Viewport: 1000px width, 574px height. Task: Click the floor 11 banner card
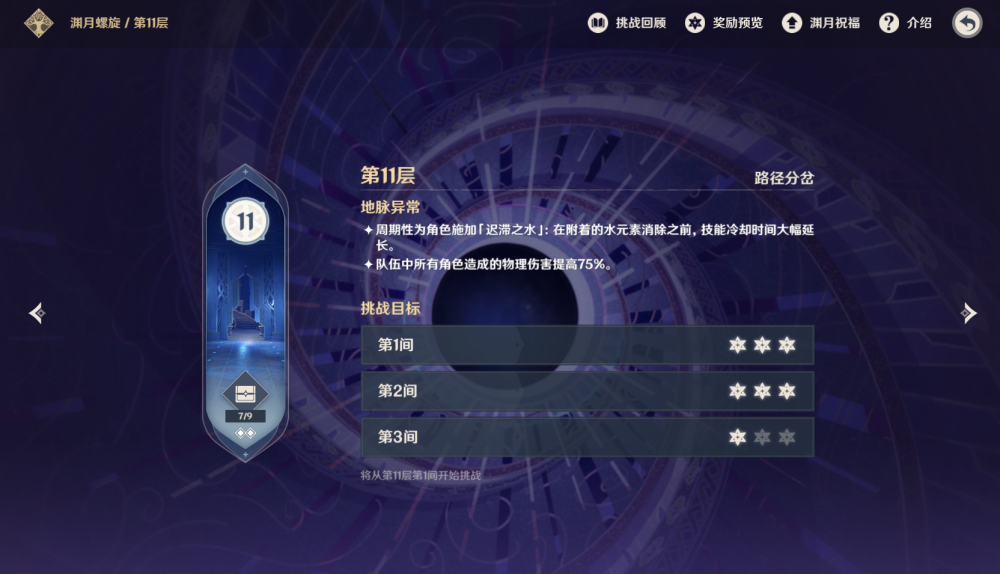(245, 290)
